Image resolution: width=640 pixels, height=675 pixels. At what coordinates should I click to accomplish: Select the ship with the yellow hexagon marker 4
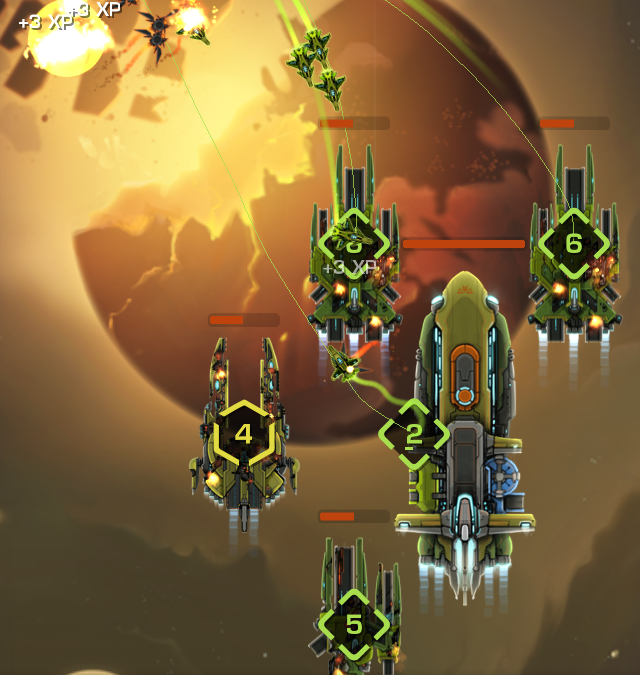[x=243, y=435]
